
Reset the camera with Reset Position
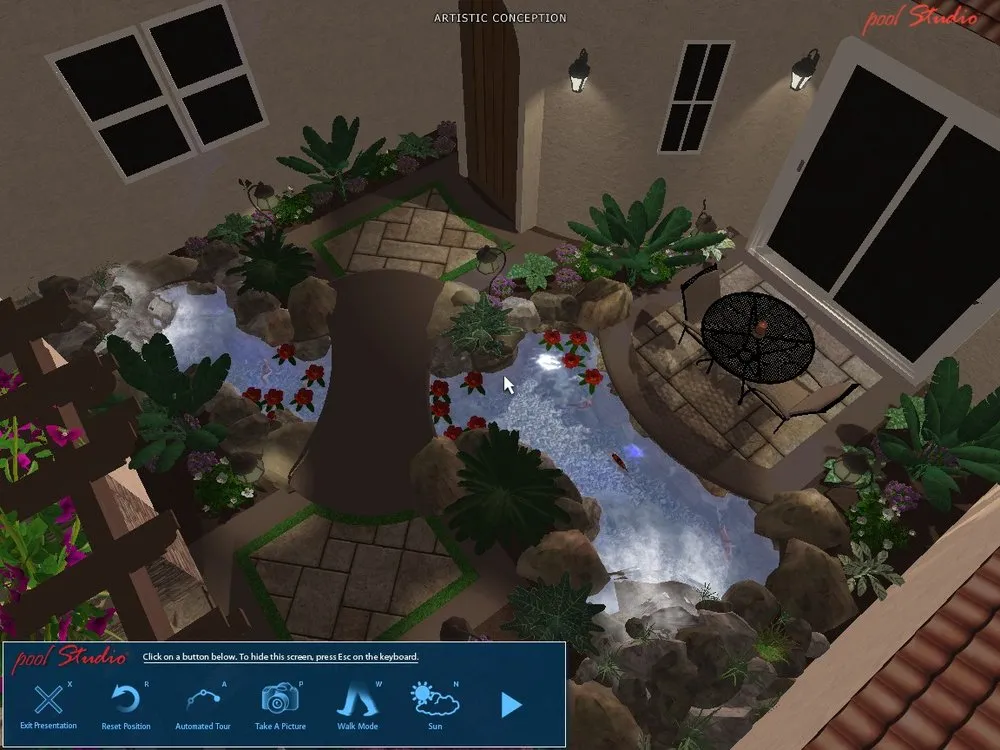pos(126,700)
